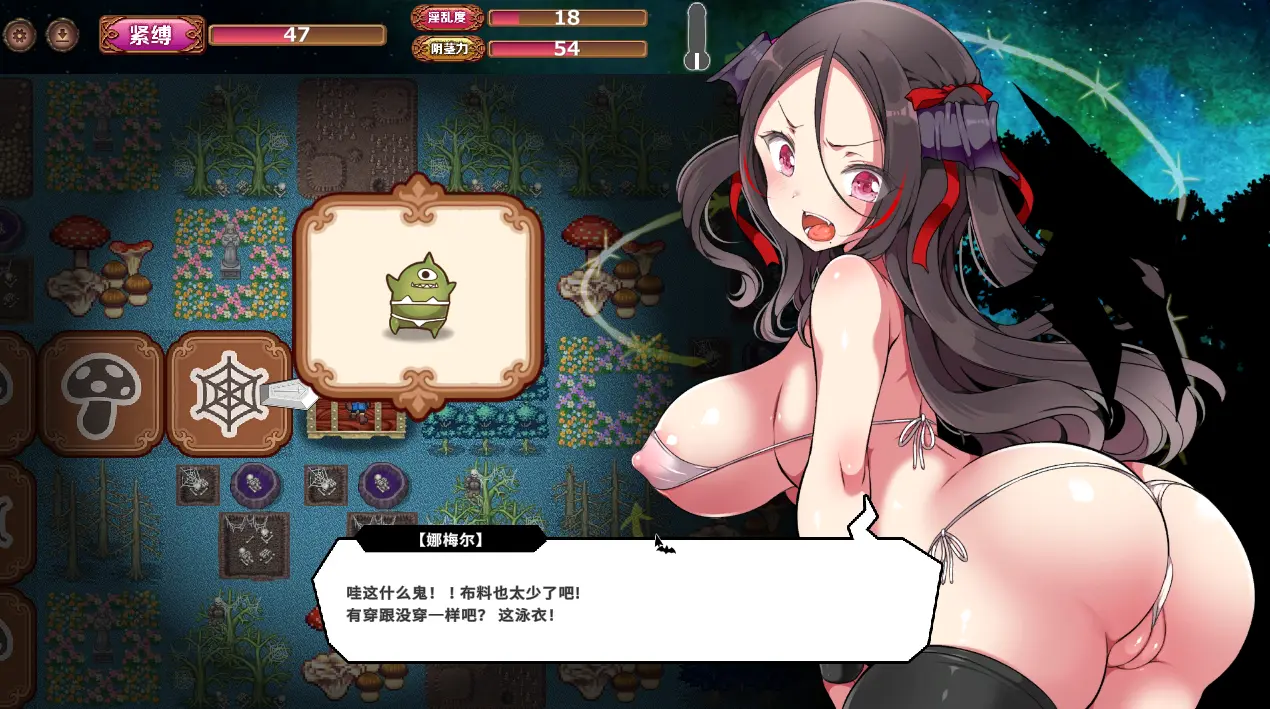Screen dimensions: 1270x709
Task: Open the gear settings icon
Action: click(20, 36)
